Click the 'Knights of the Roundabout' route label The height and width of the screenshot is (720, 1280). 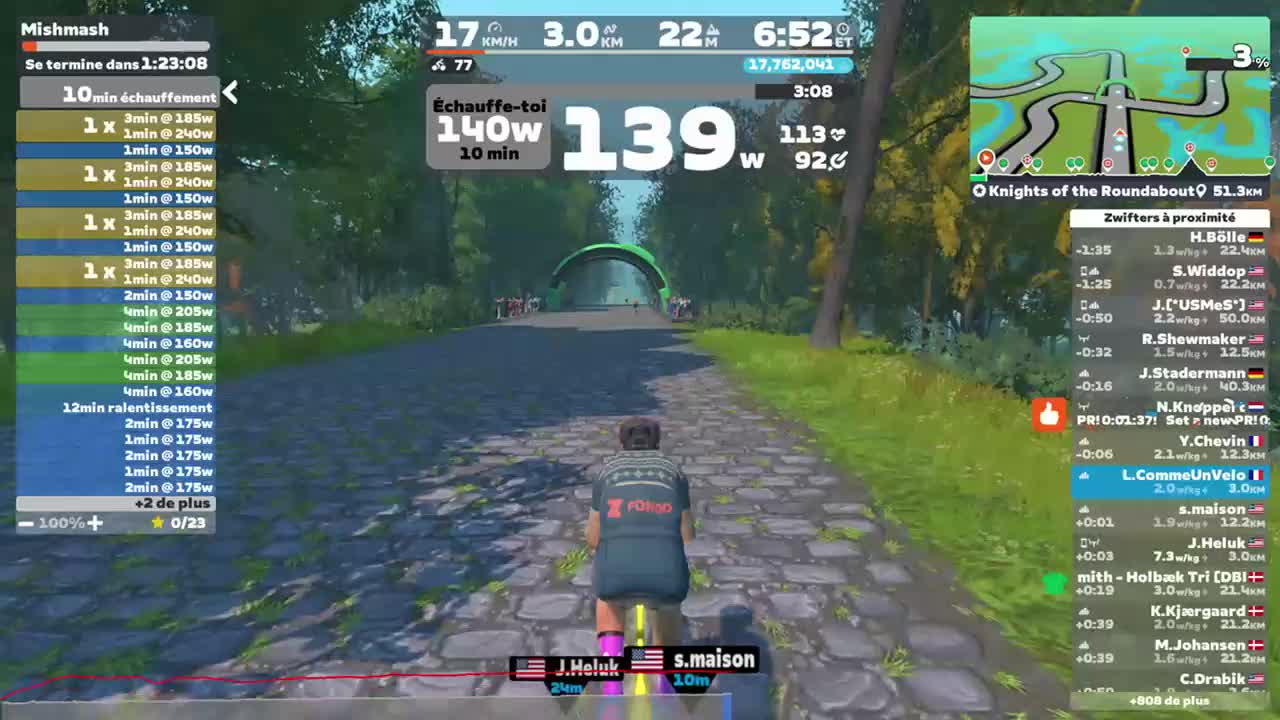(x=1088, y=190)
